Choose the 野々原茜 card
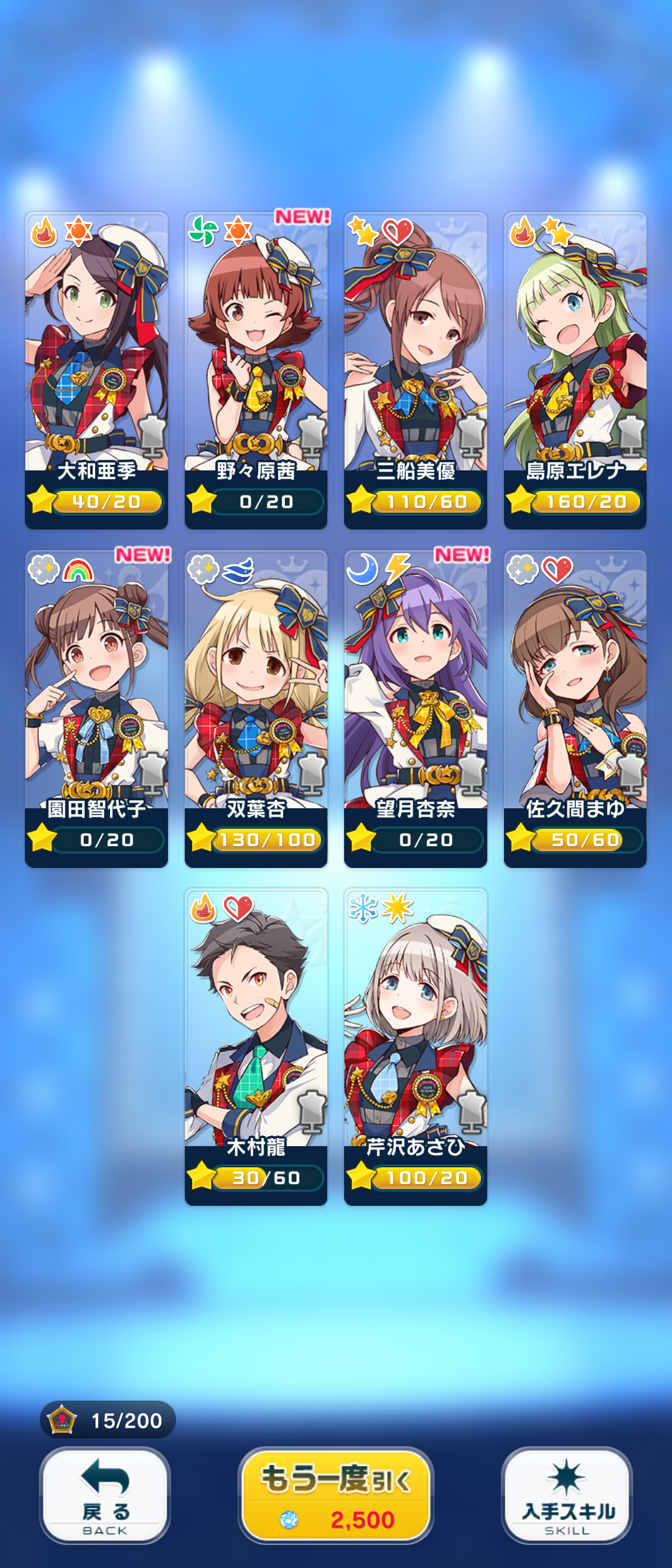 [x=256, y=370]
